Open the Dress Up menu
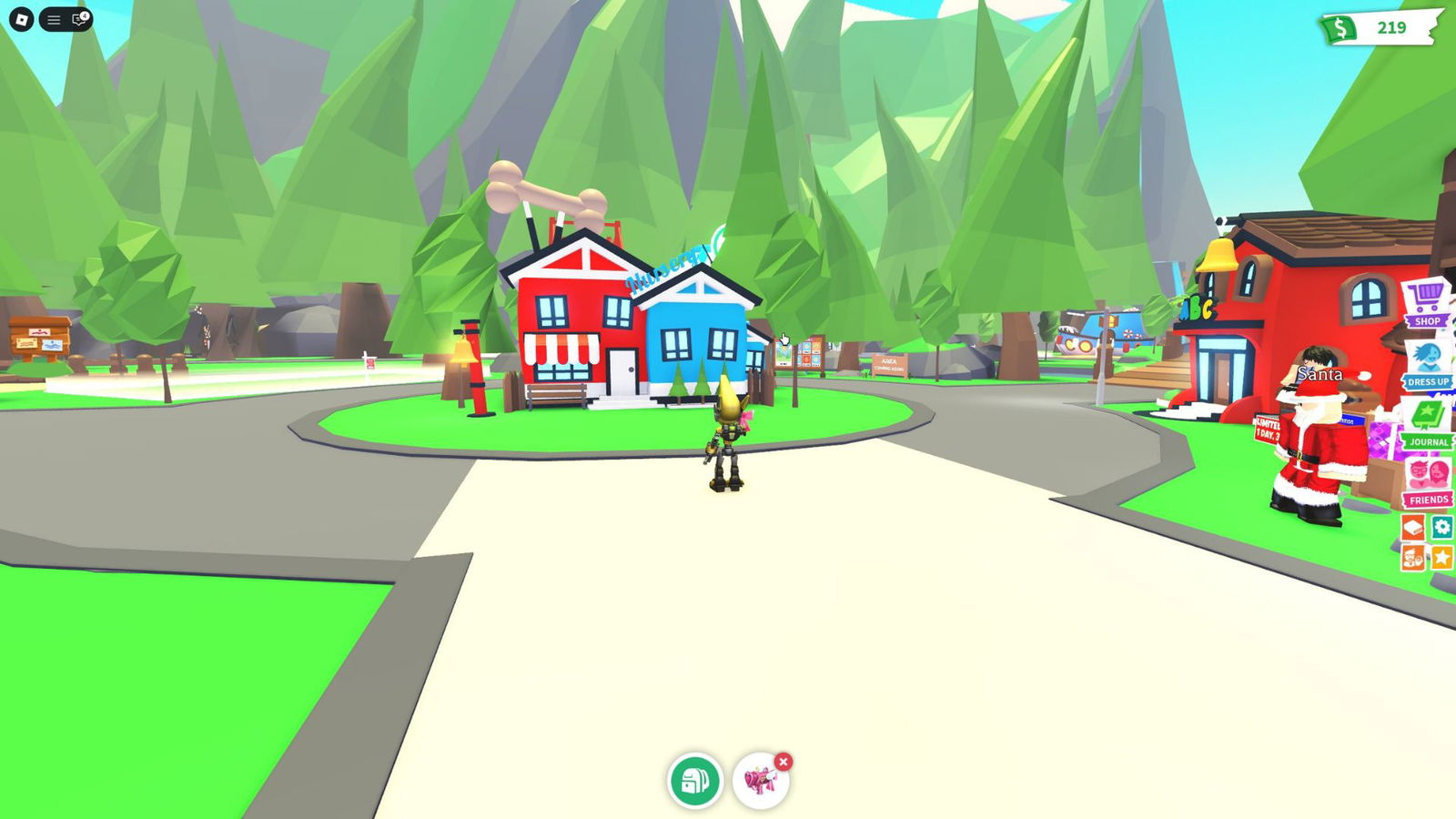Image resolution: width=1456 pixels, height=819 pixels. point(1427,364)
